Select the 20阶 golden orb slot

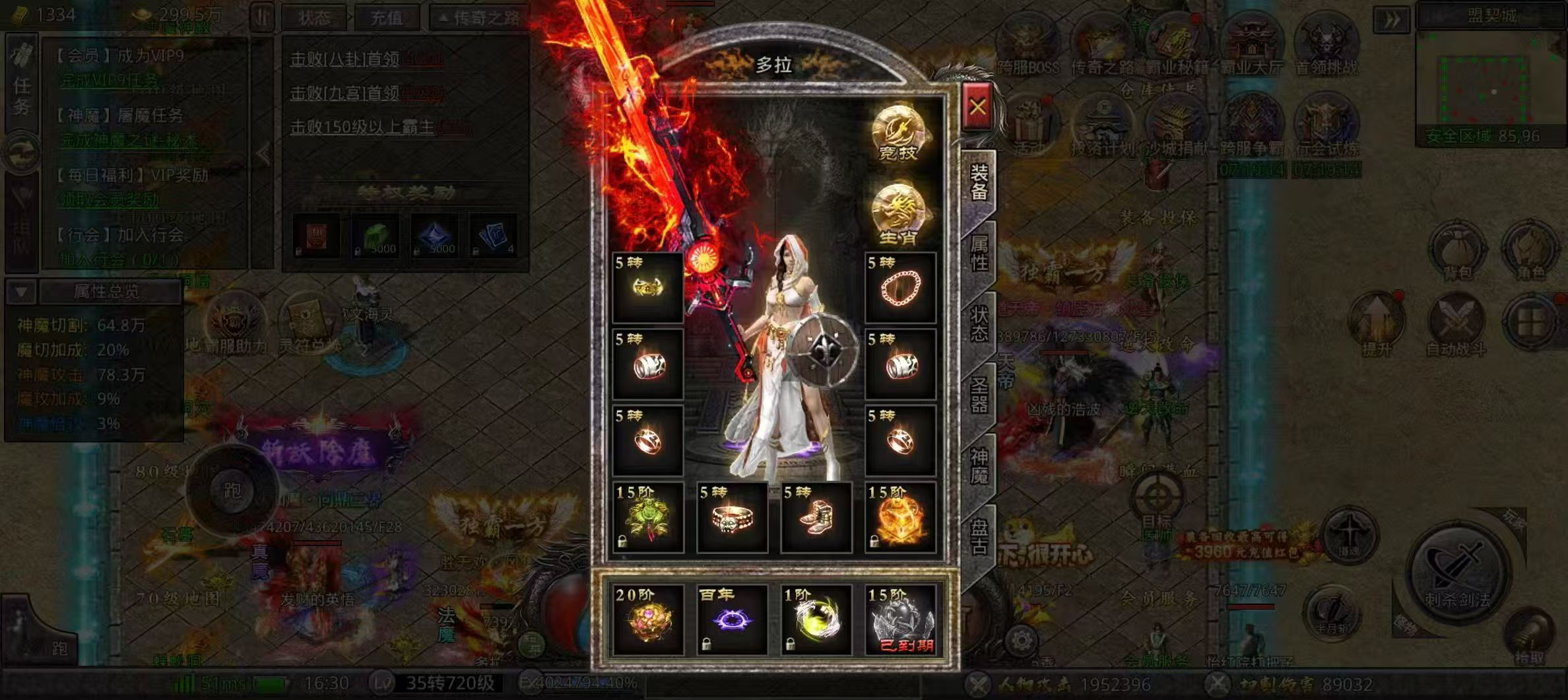coord(648,619)
